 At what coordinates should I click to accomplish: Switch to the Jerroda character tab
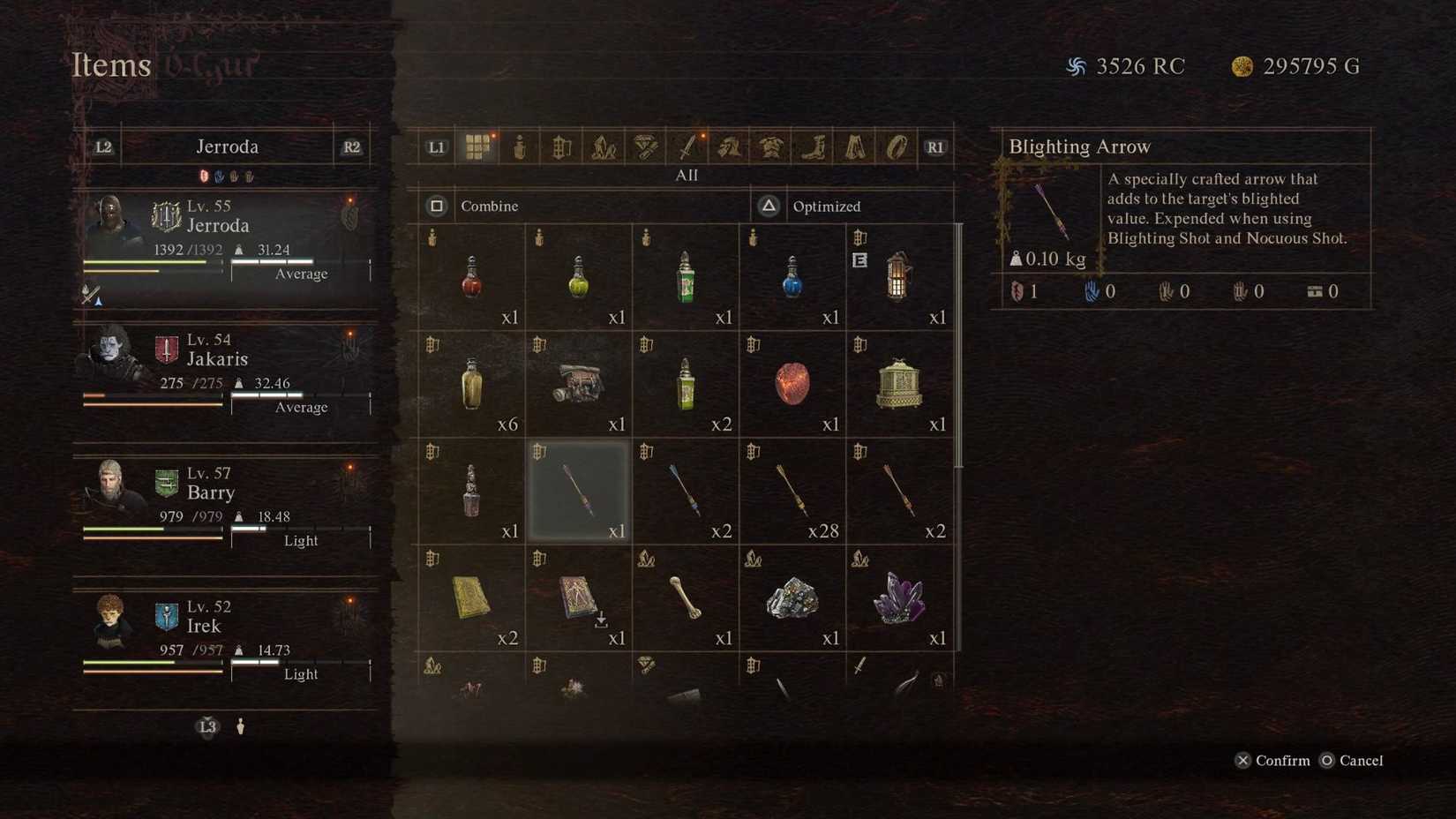coord(228,147)
